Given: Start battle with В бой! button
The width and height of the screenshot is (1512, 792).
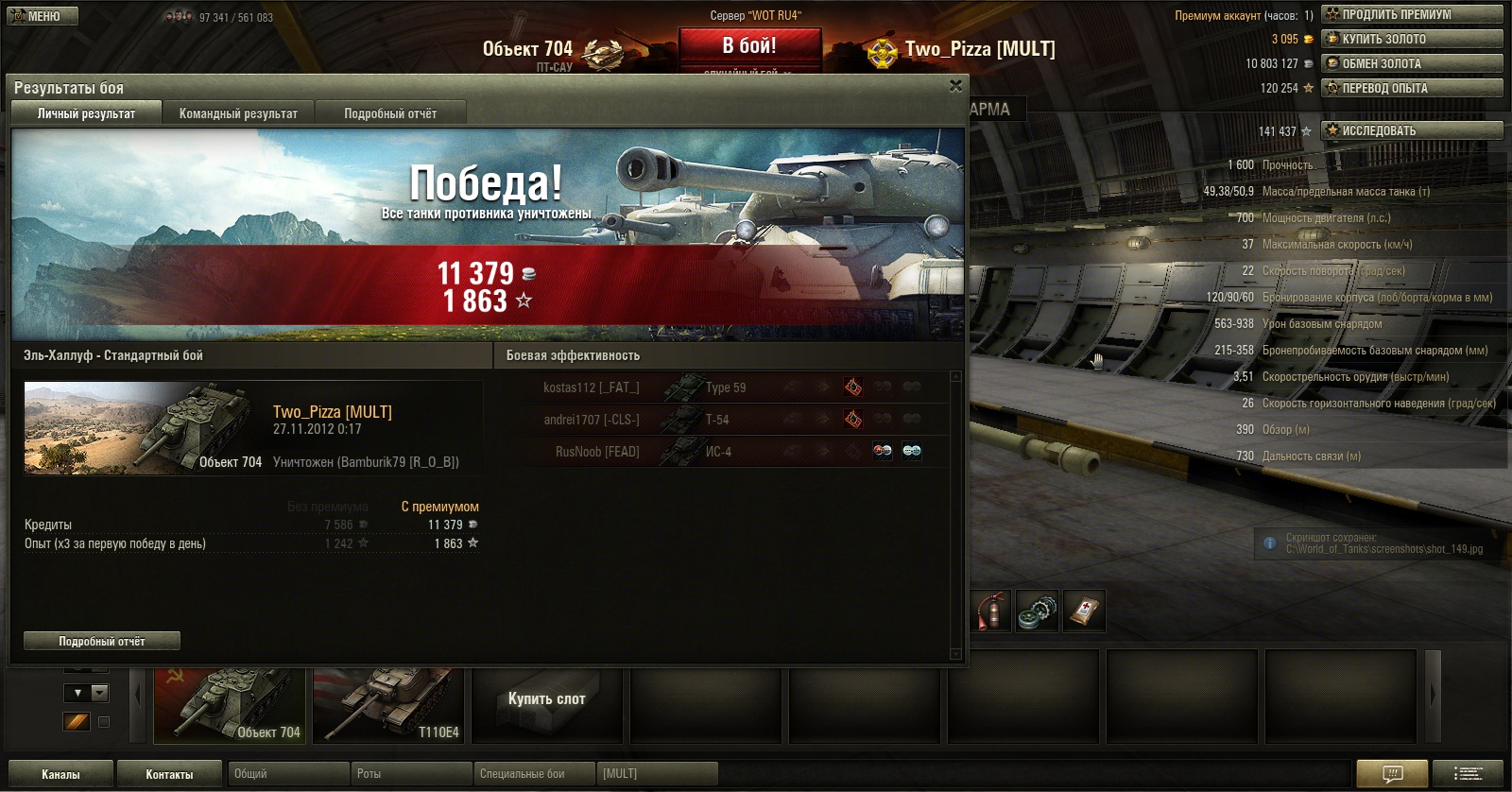Looking at the screenshot, I should click(749, 46).
